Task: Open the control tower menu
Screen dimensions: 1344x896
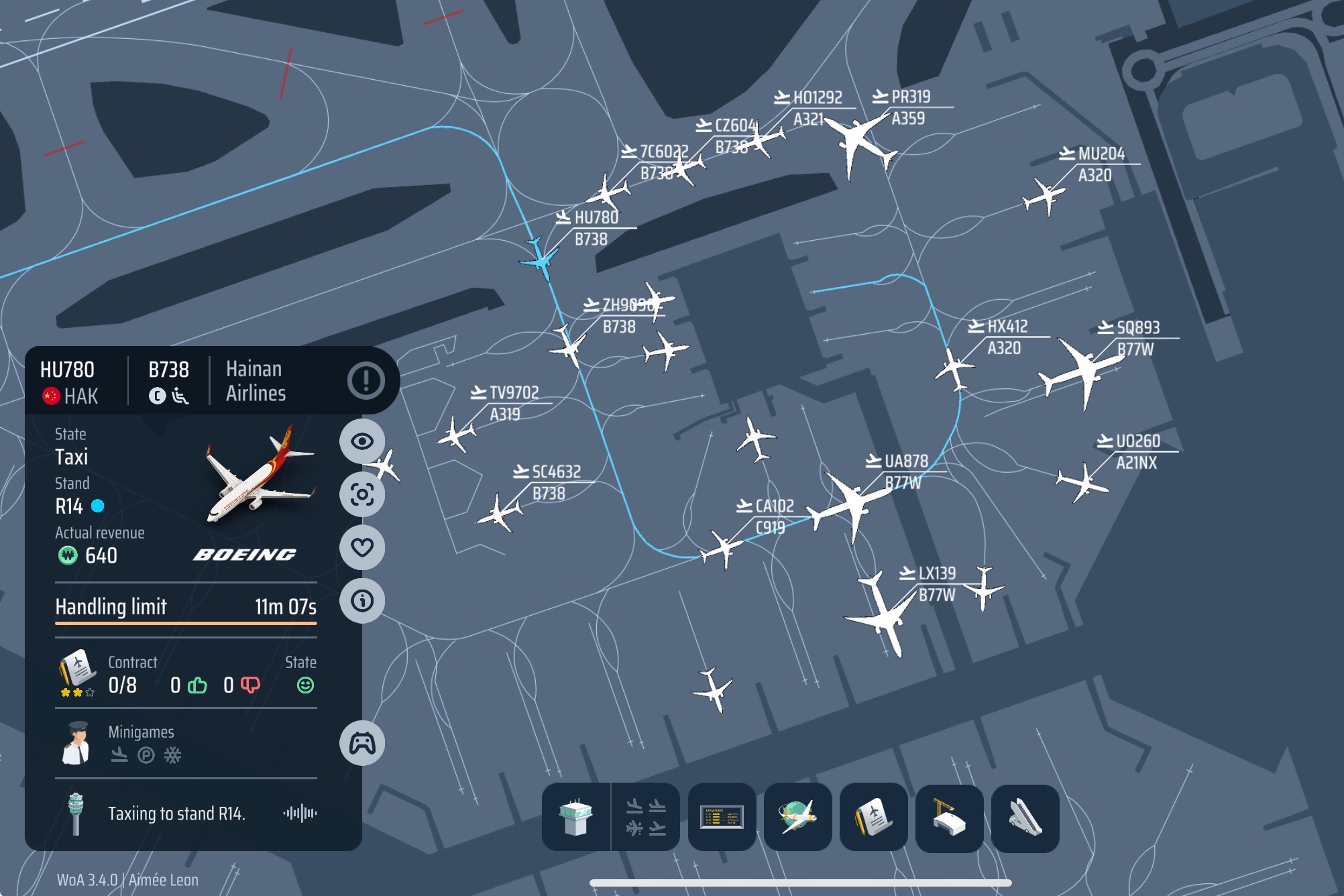Action: click(576, 817)
